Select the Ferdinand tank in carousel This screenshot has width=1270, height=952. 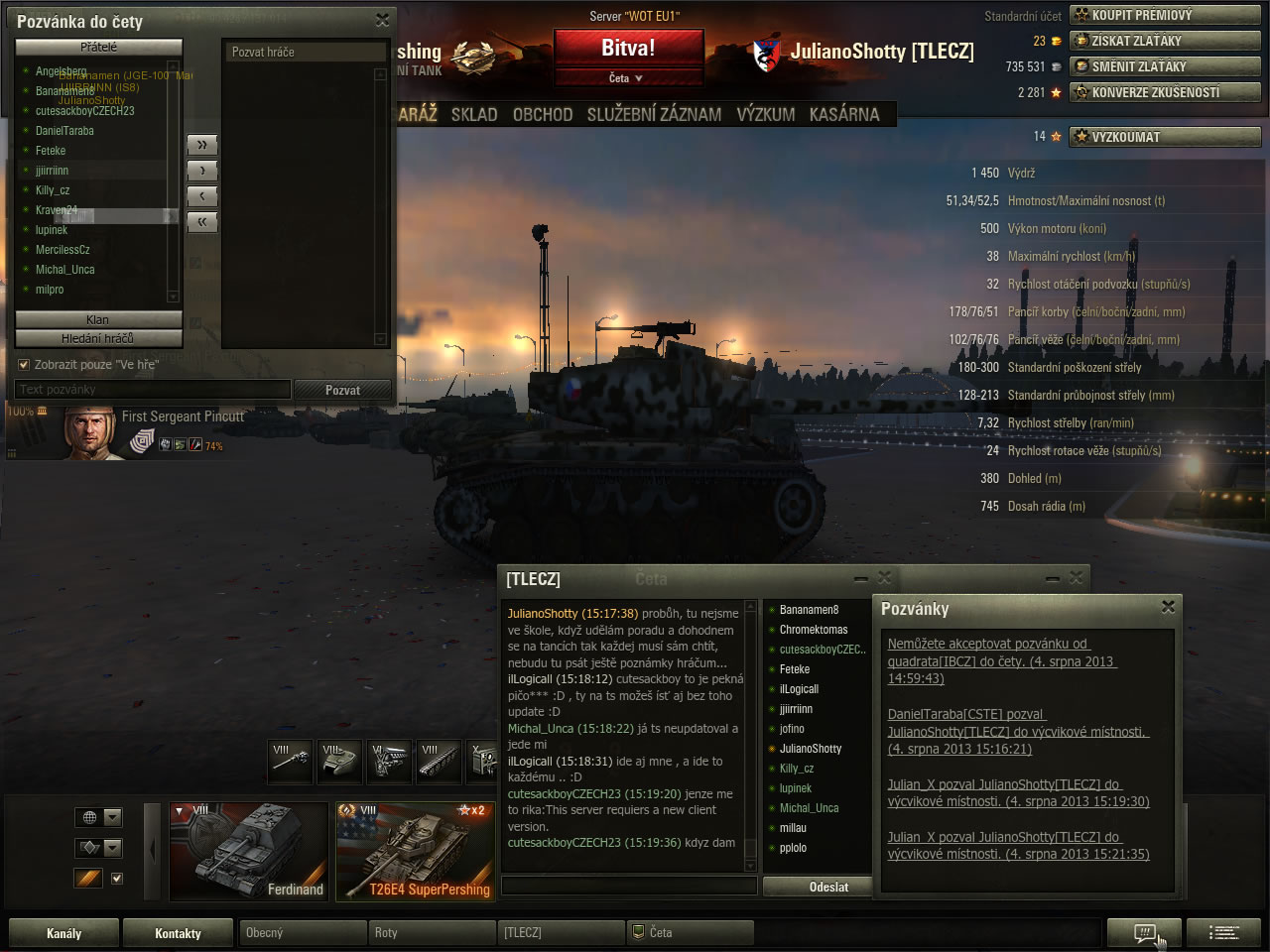coord(249,851)
